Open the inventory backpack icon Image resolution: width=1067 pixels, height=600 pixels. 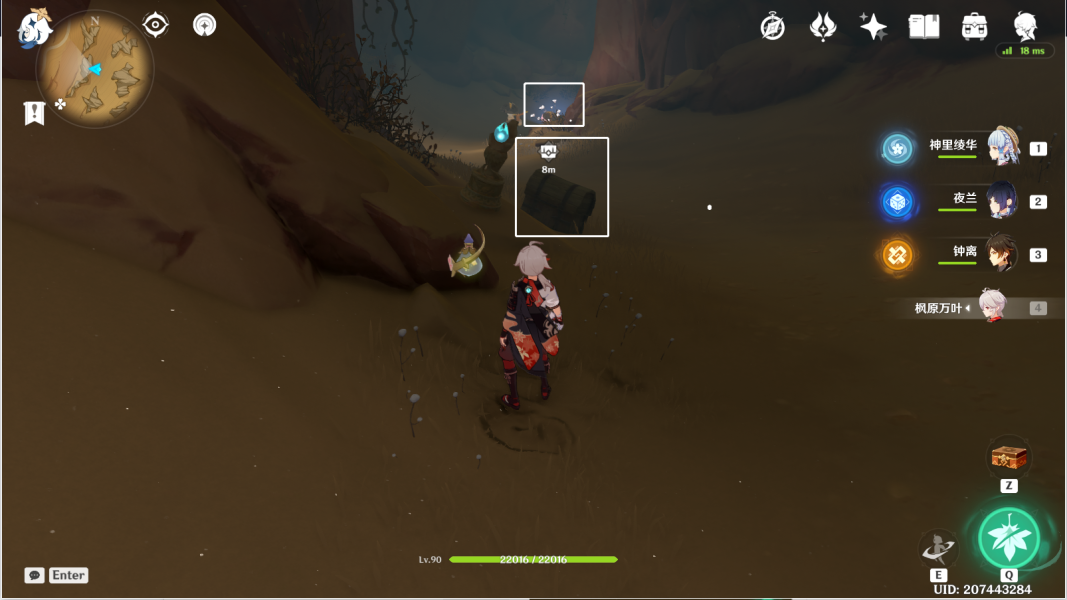(x=975, y=27)
